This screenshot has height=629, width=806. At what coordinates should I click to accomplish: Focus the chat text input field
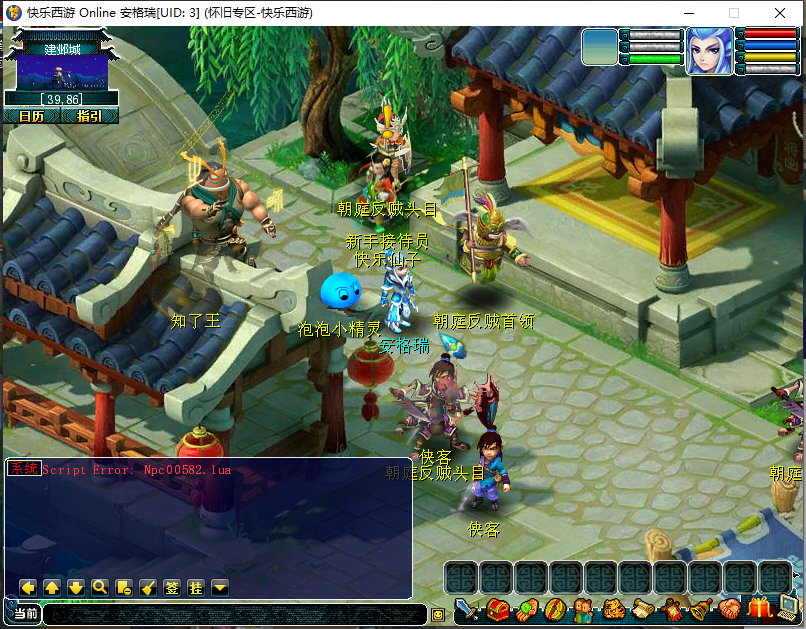coord(234,614)
